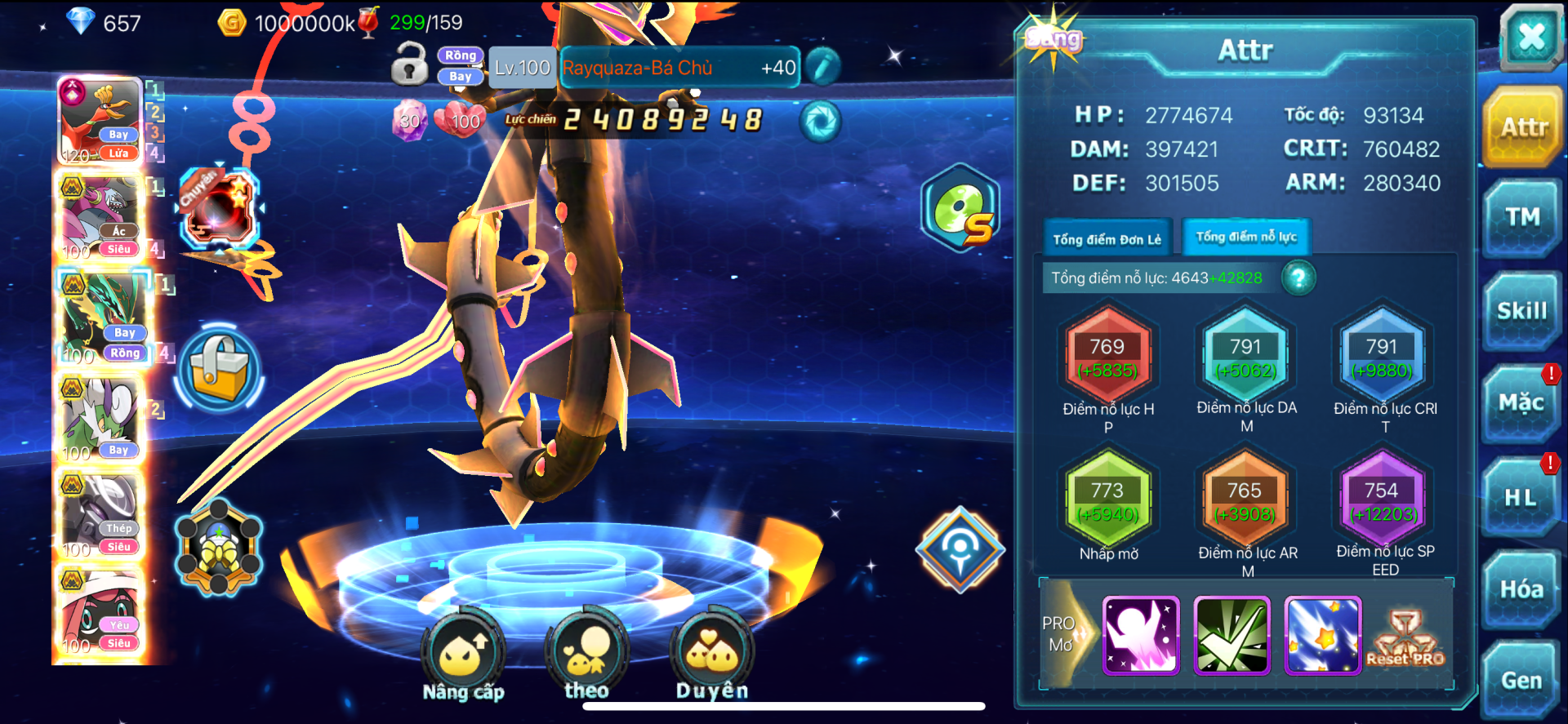
Task: Select the Tổng điểm nỗ lực tab
Action: point(1245,238)
